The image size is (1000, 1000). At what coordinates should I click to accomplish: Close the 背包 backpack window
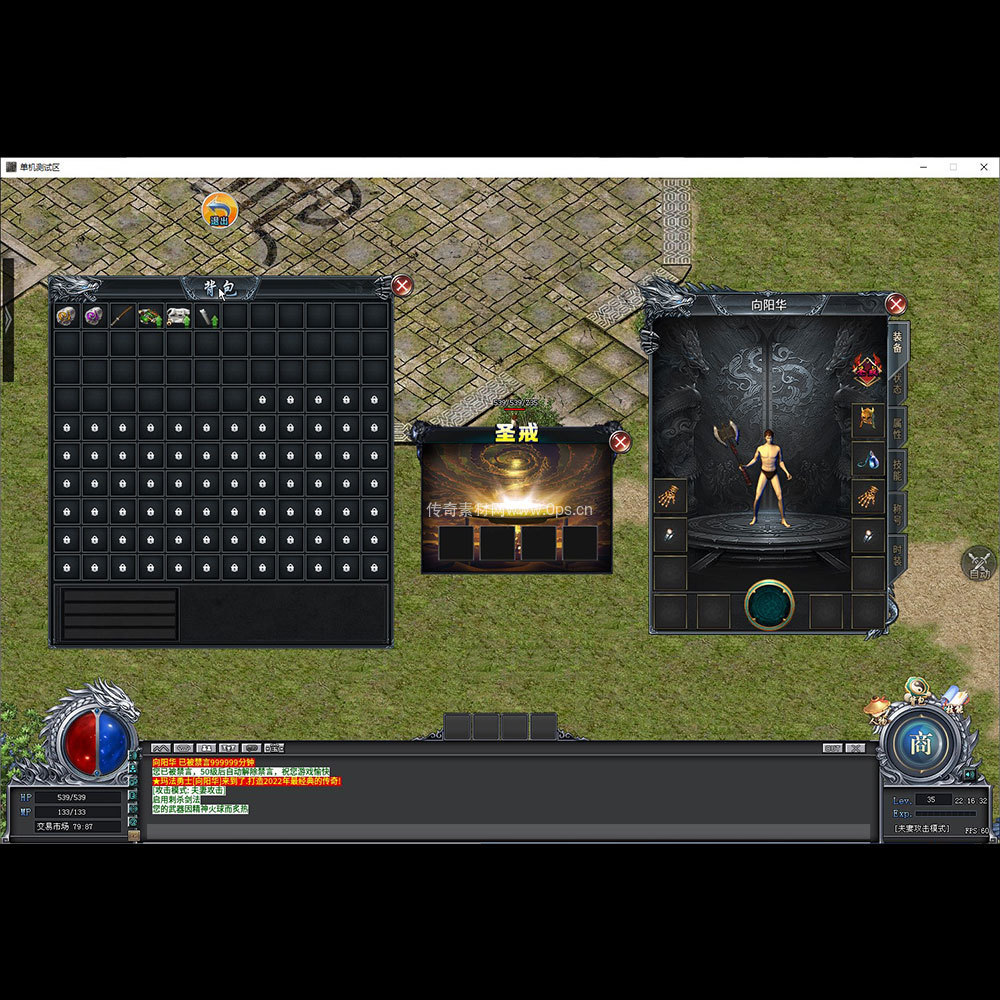[x=402, y=286]
